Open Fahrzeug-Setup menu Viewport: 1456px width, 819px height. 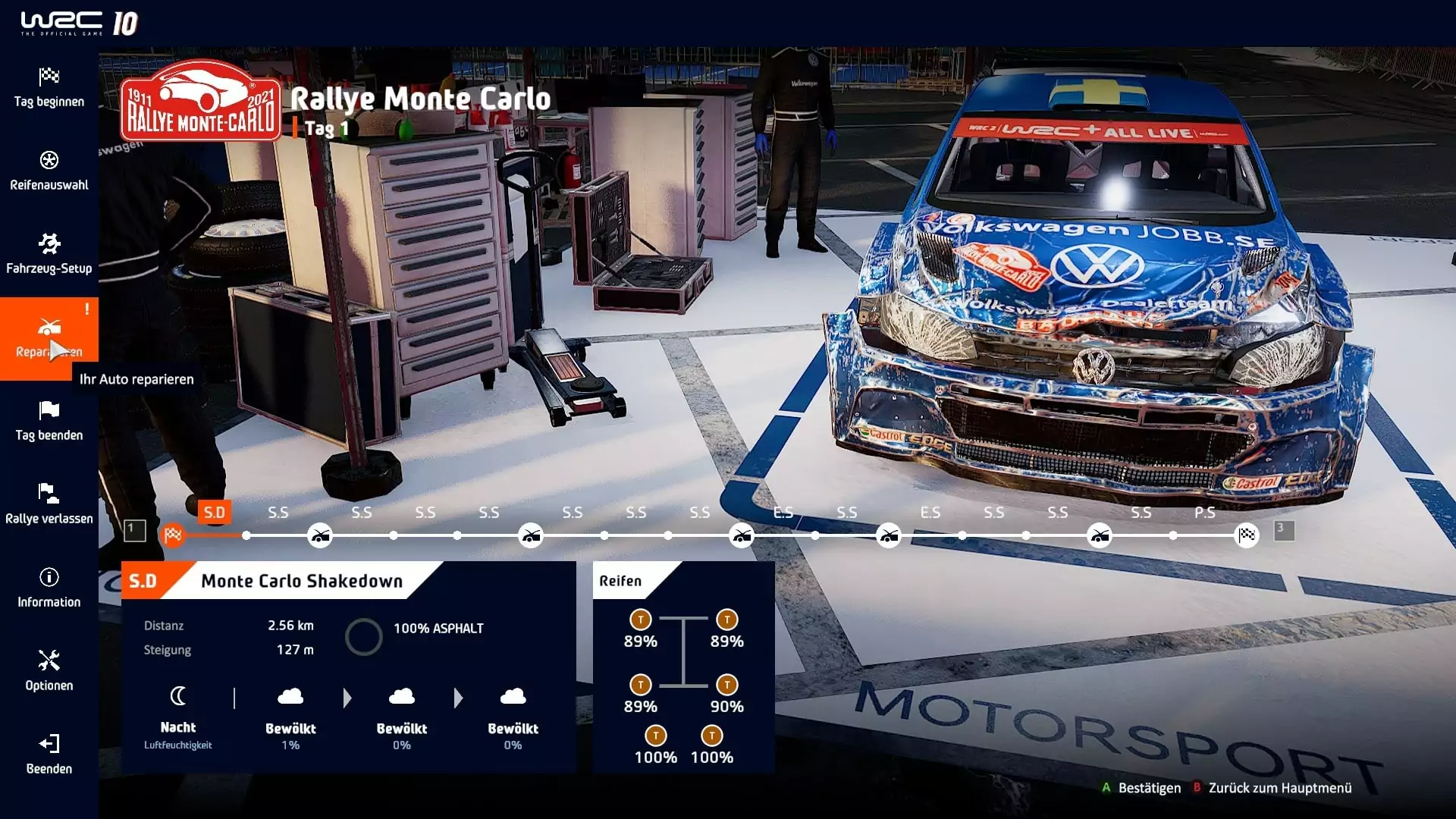coord(49,255)
